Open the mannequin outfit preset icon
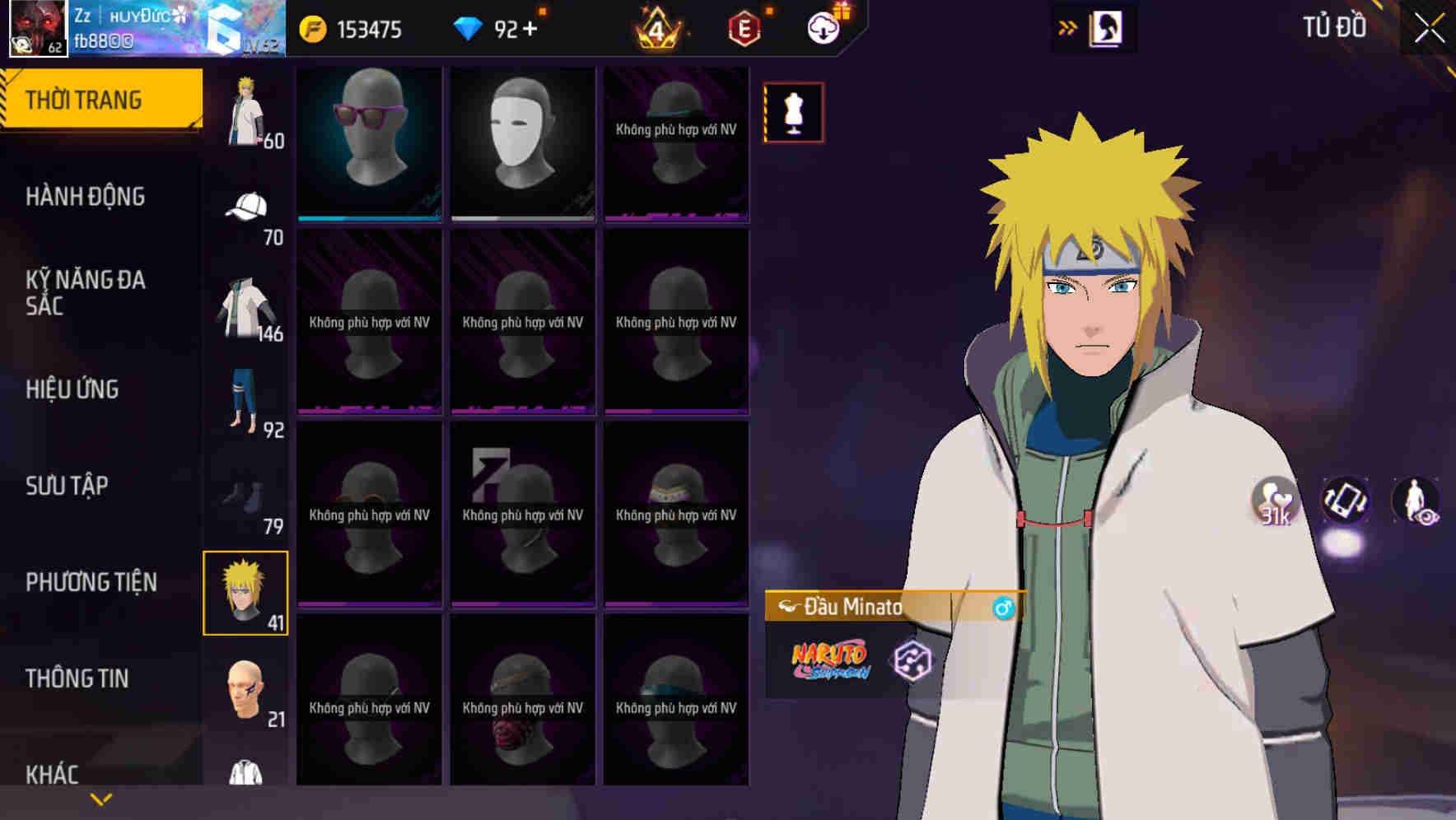The width and height of the screenshot is (1456, 820). pos(793,112)
